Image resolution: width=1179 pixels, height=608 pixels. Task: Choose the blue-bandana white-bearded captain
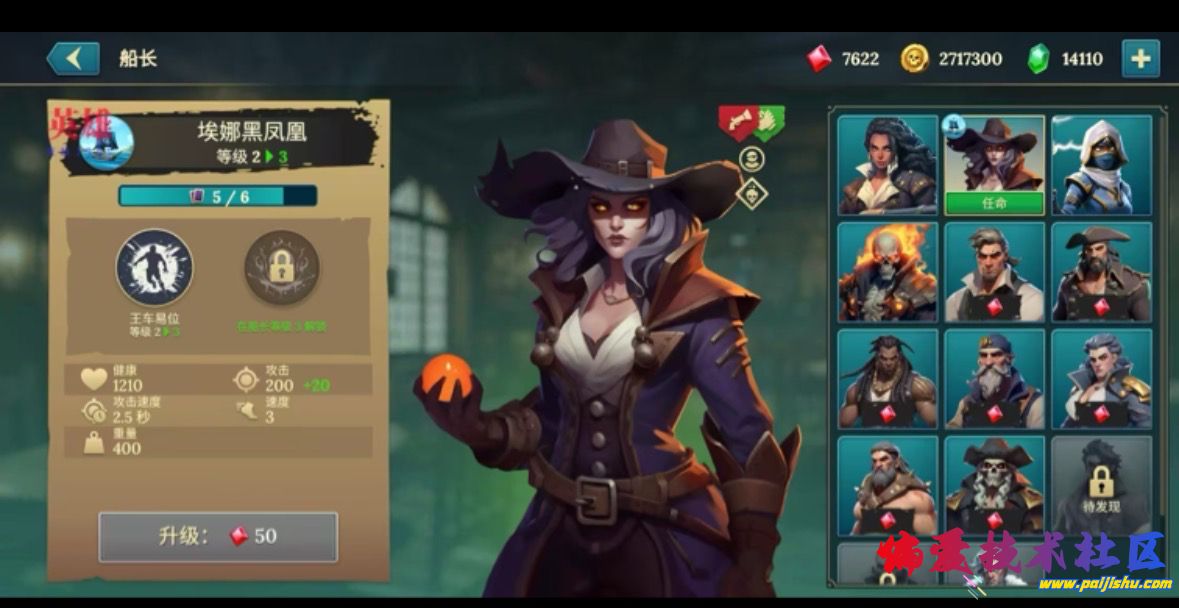(994, 378)
